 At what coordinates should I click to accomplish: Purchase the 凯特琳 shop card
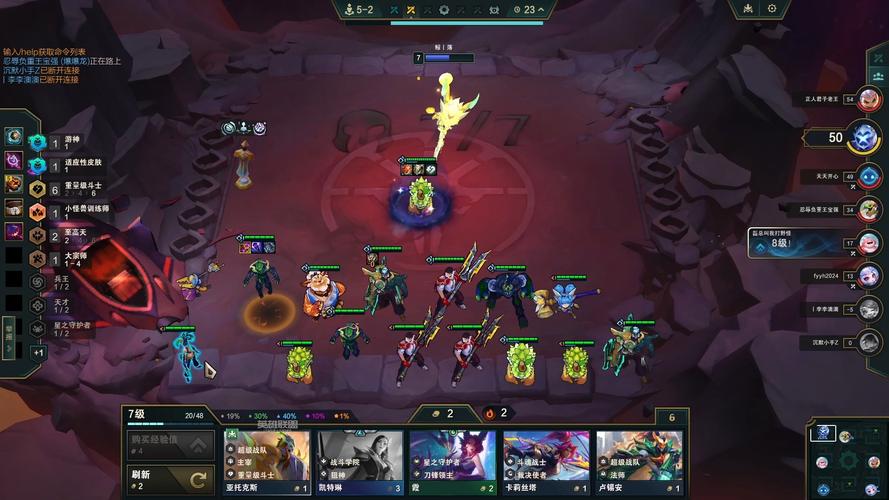coord(360,463)
